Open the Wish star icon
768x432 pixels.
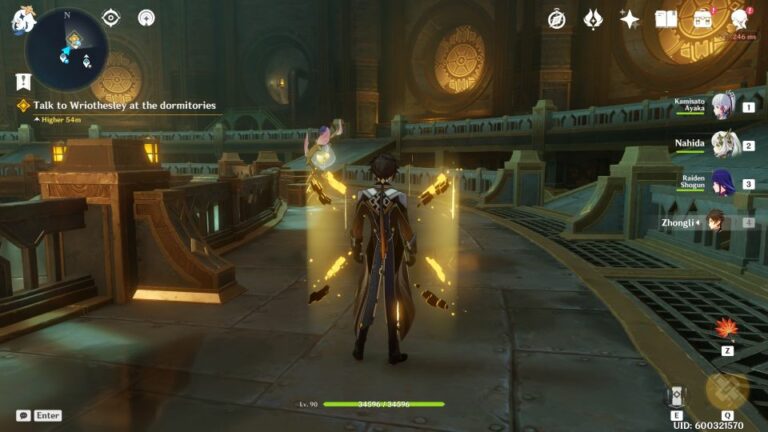click(x=630, y=19)
